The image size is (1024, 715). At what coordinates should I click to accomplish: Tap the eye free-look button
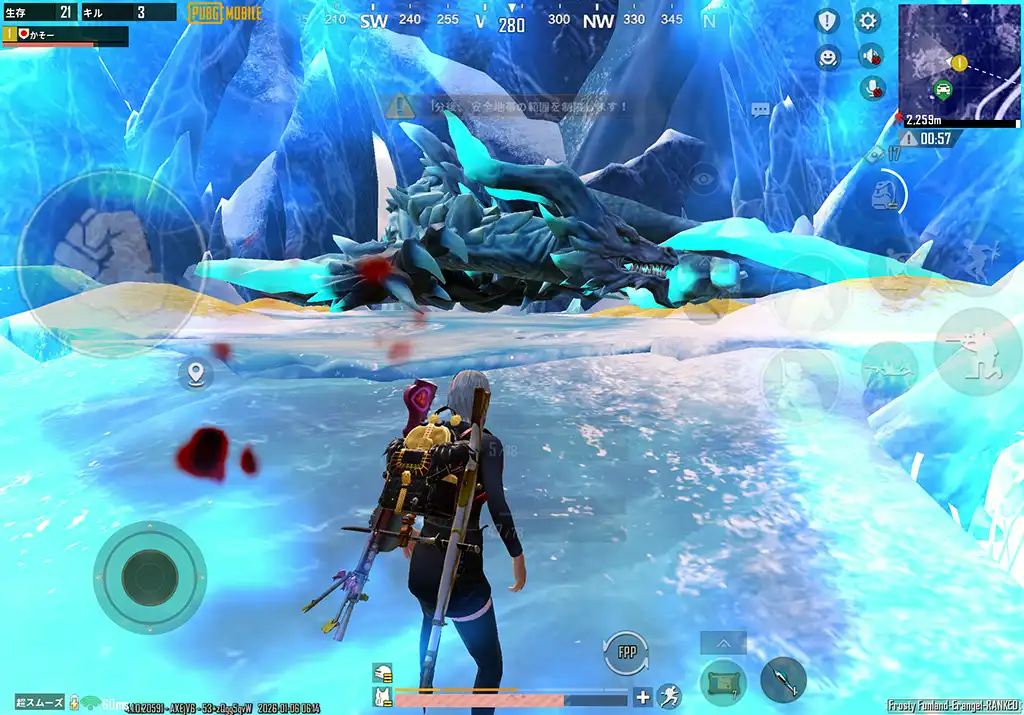(x=704, y=178)
